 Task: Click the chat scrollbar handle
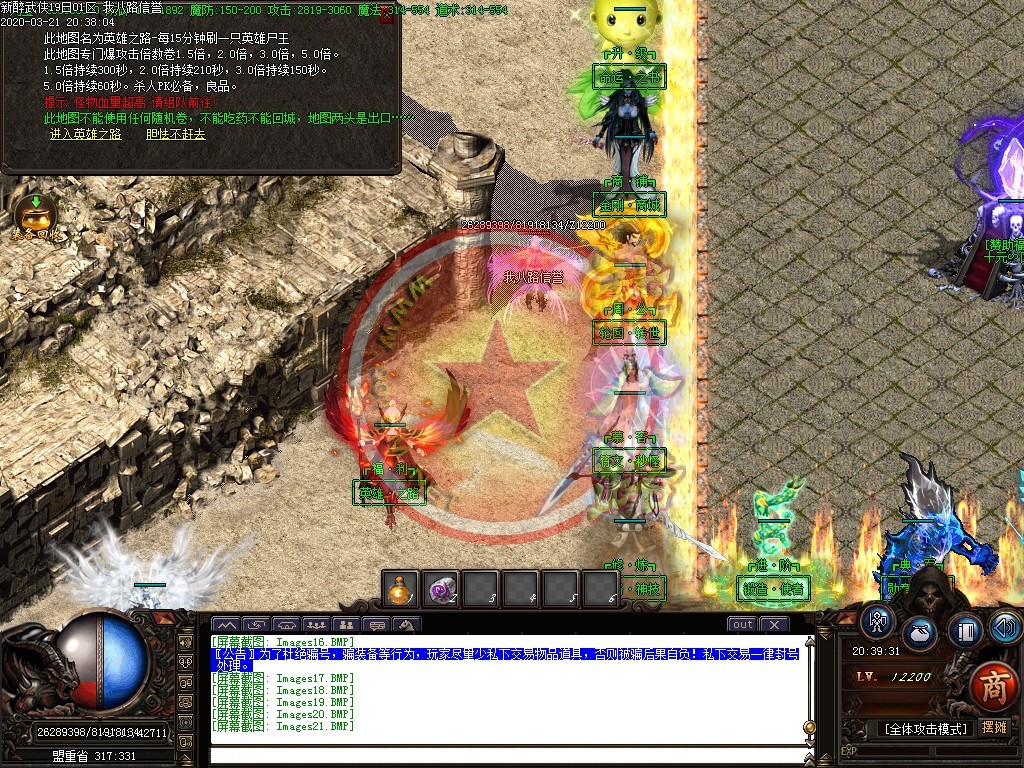pos(809,727)
